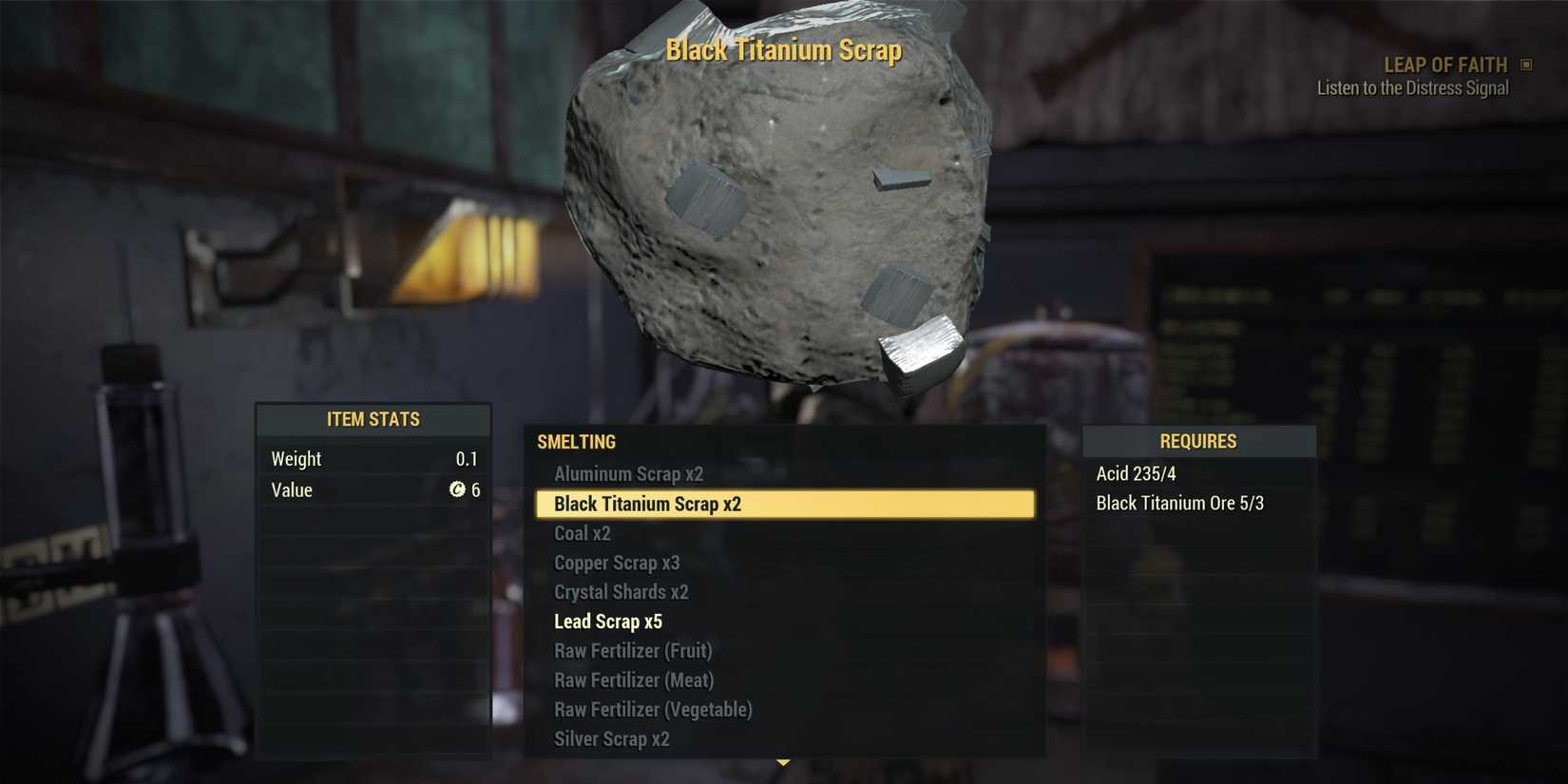Expand the smelting list via the bottom arrow

pyautogui.click(x=783, y=761)
